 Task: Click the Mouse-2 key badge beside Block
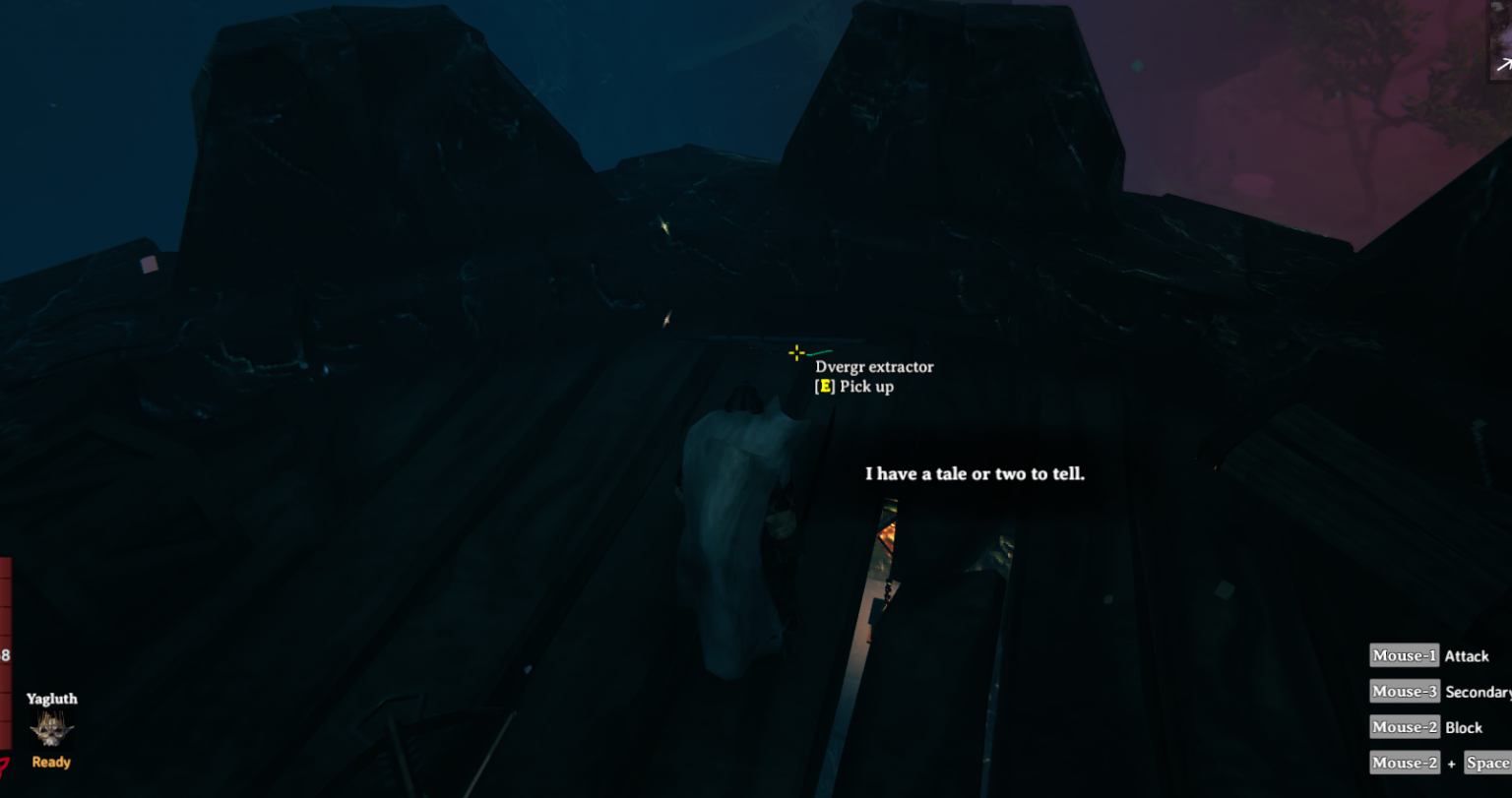pyautogui.click(x=1403, y=727)
